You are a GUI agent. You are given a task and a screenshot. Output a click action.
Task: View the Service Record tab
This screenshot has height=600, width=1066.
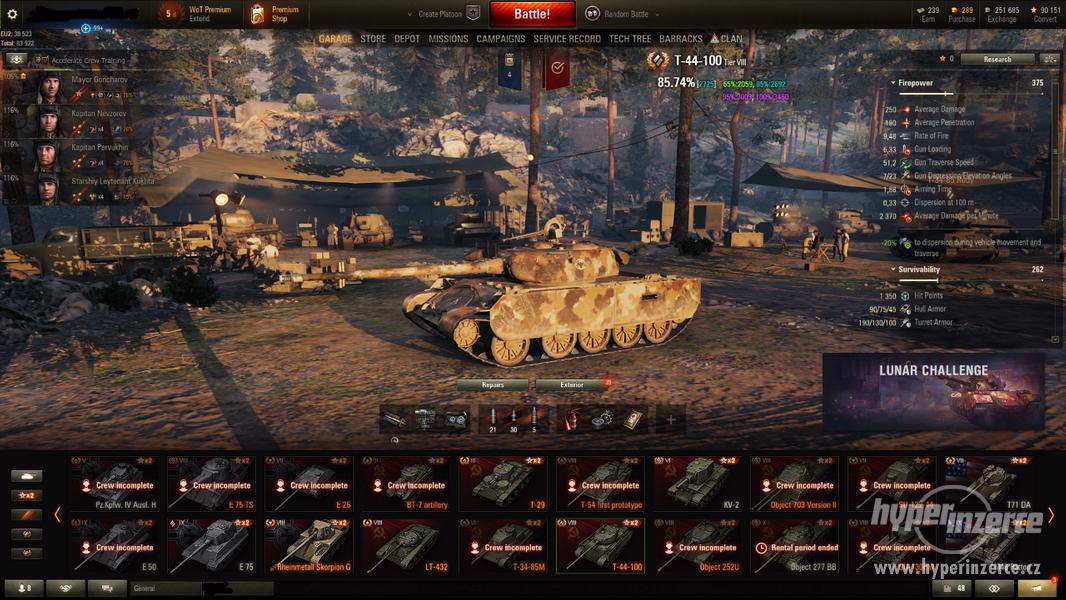click(x=567, y=39)
